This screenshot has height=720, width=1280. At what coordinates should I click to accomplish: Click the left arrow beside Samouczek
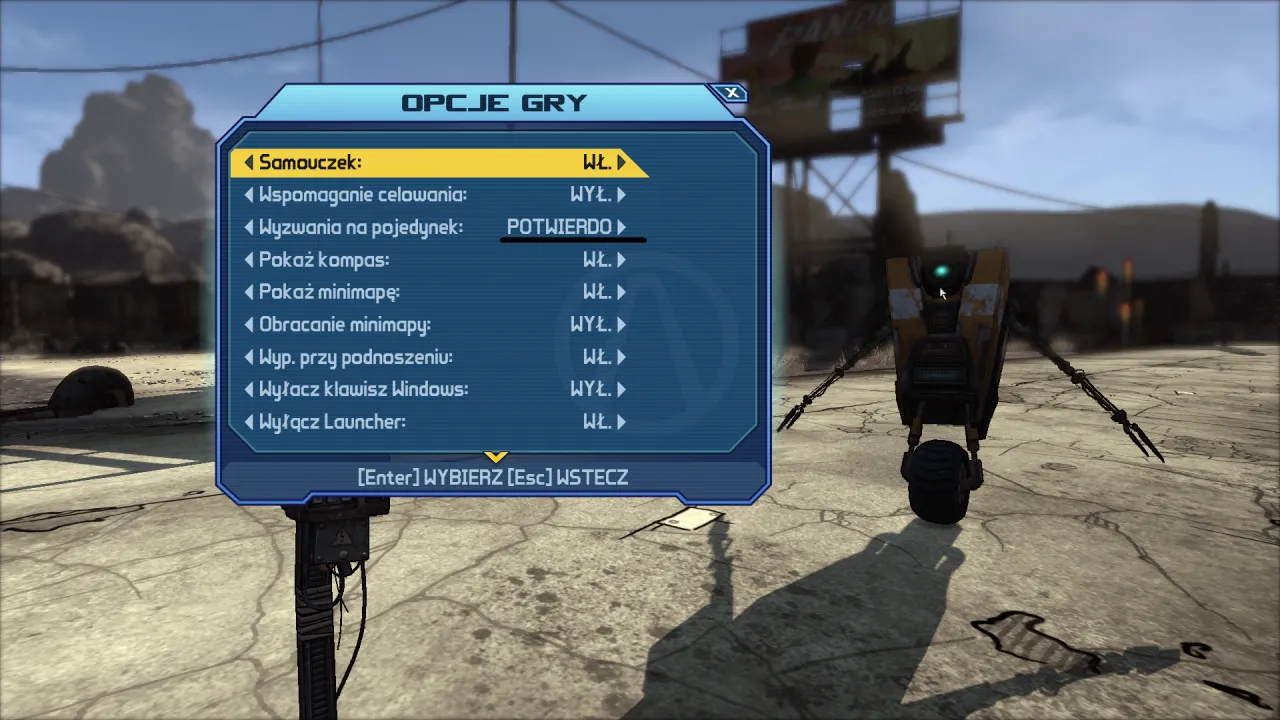[x=248, y=161]
